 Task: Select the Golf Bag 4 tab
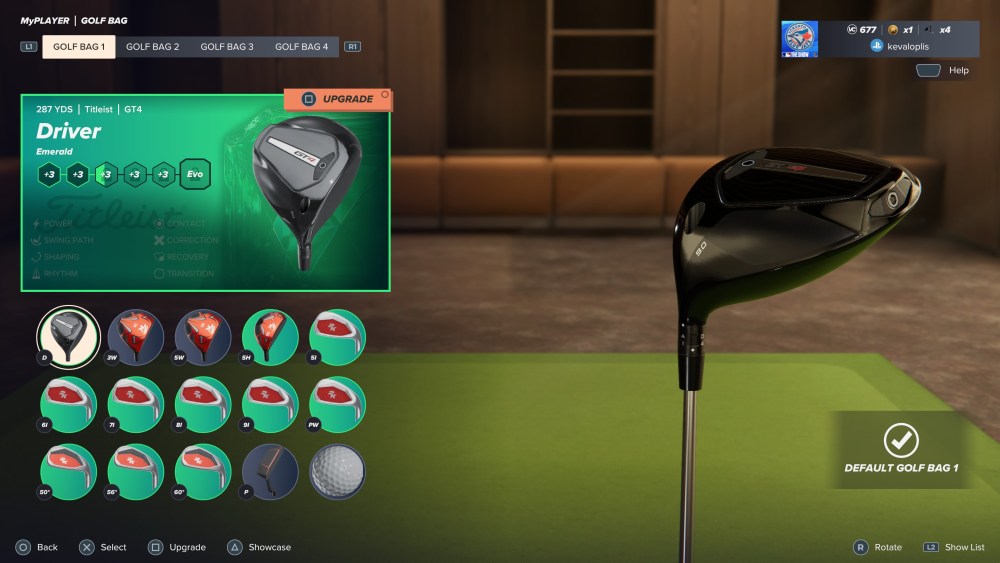(301, 47)
